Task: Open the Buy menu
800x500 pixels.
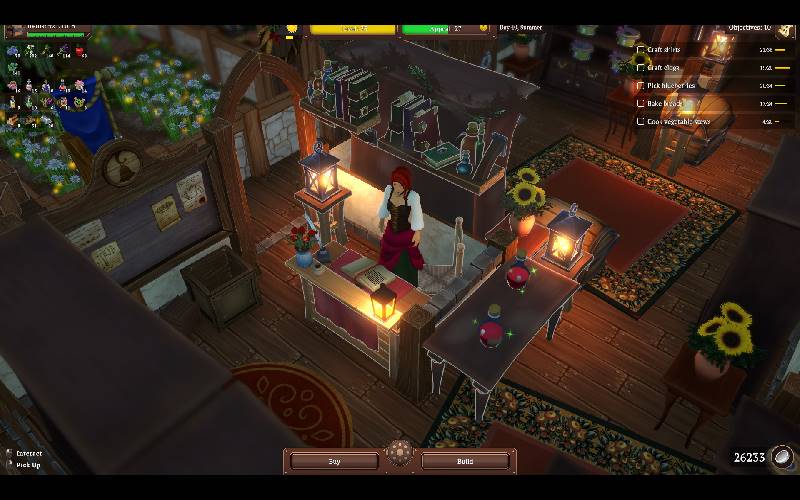Action: click(x=335, y=461)
